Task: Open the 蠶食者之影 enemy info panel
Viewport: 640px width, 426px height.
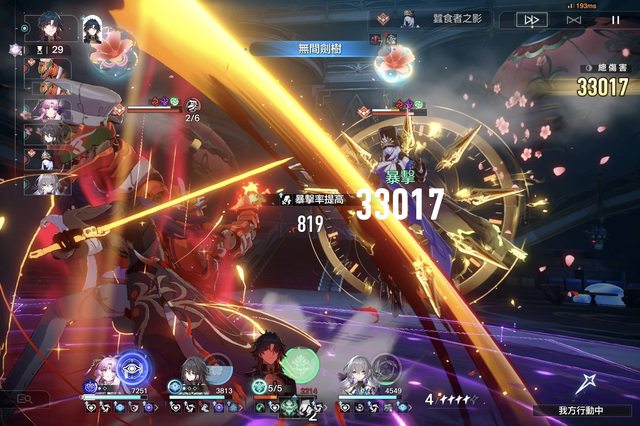Action: (x=440, y=19)
